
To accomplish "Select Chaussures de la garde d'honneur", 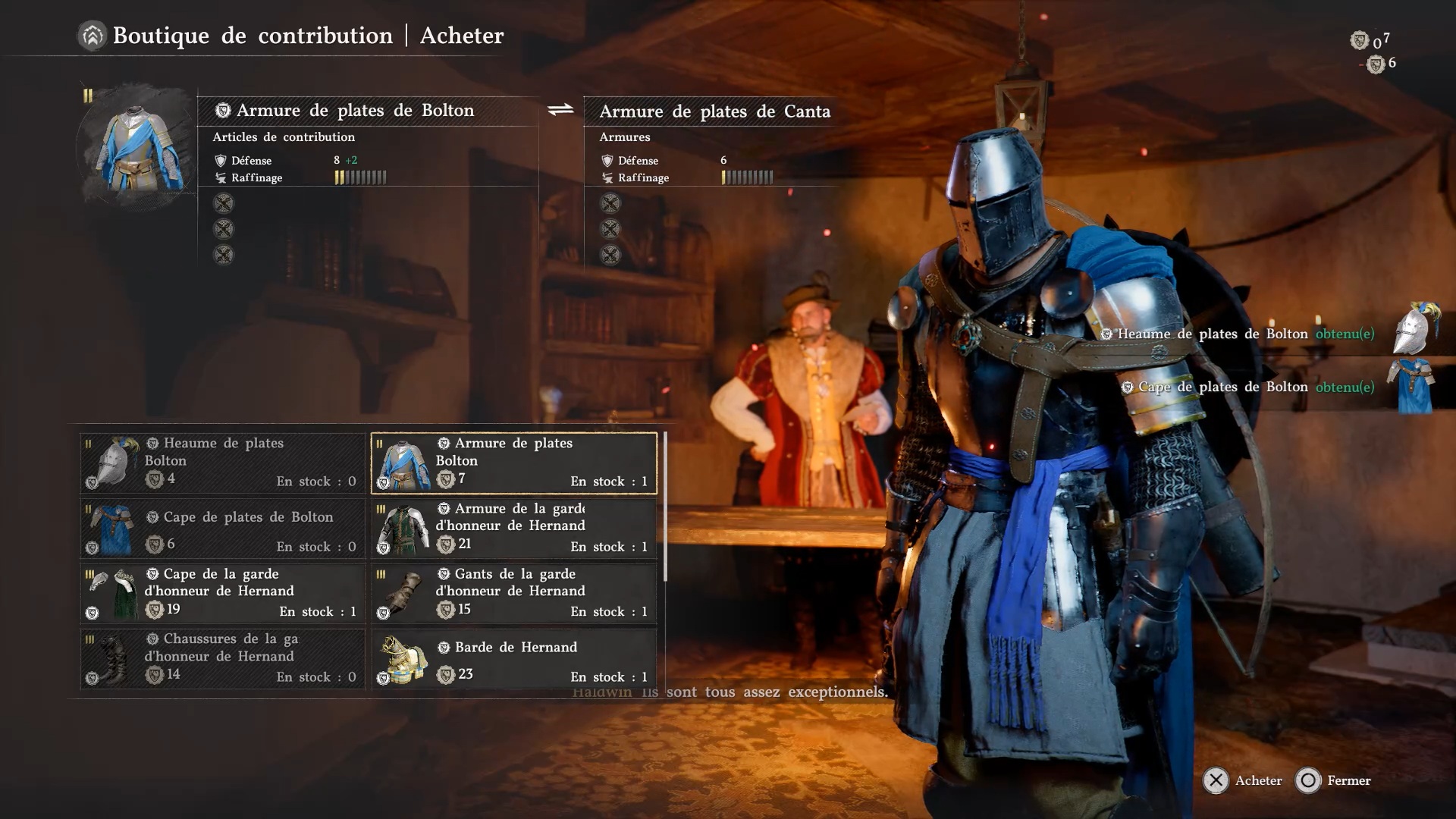I will [222, 658].
